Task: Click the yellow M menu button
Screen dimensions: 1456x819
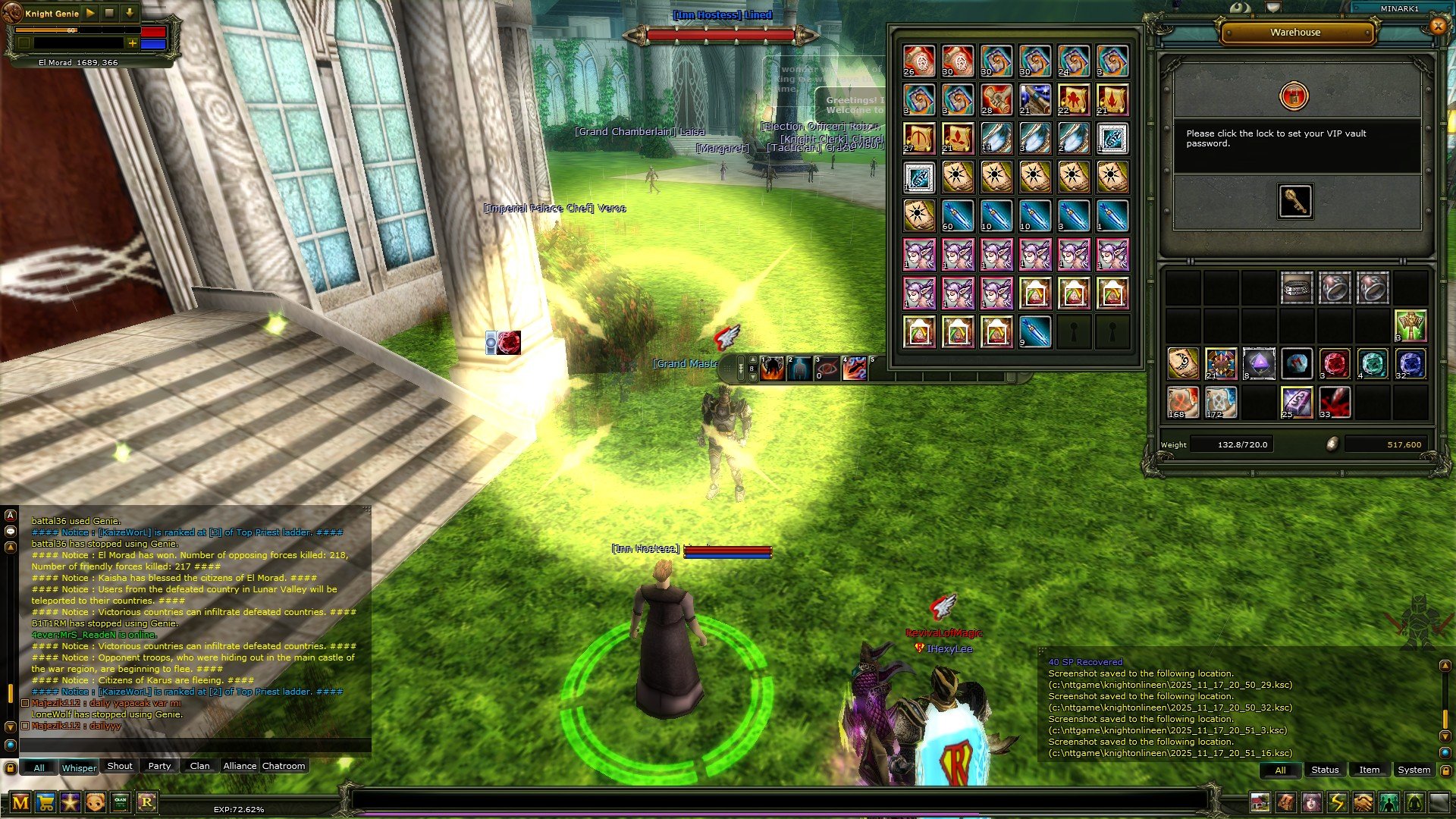Action: [20, 802]
